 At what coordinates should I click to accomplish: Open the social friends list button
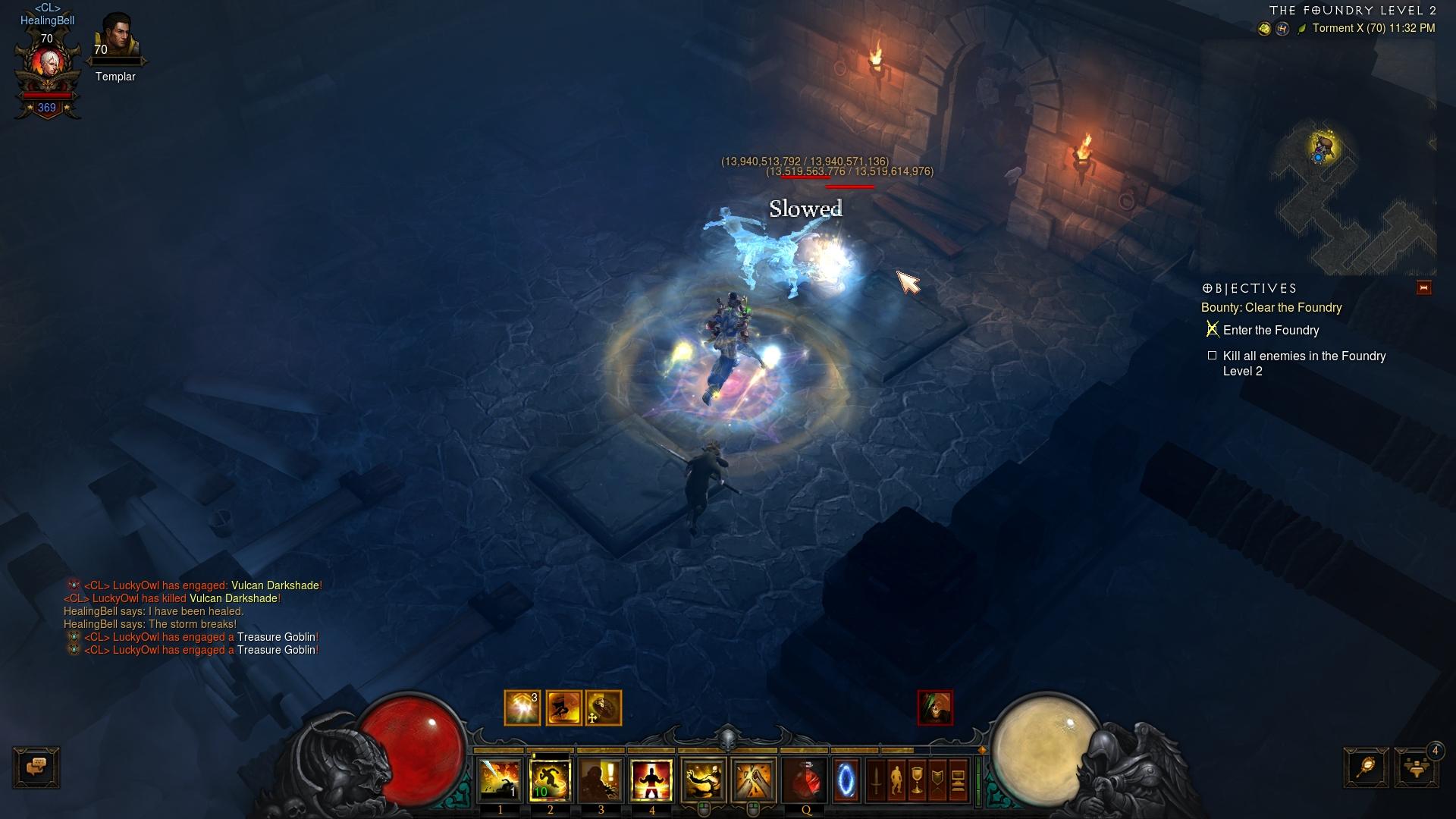pos(1416,767)
